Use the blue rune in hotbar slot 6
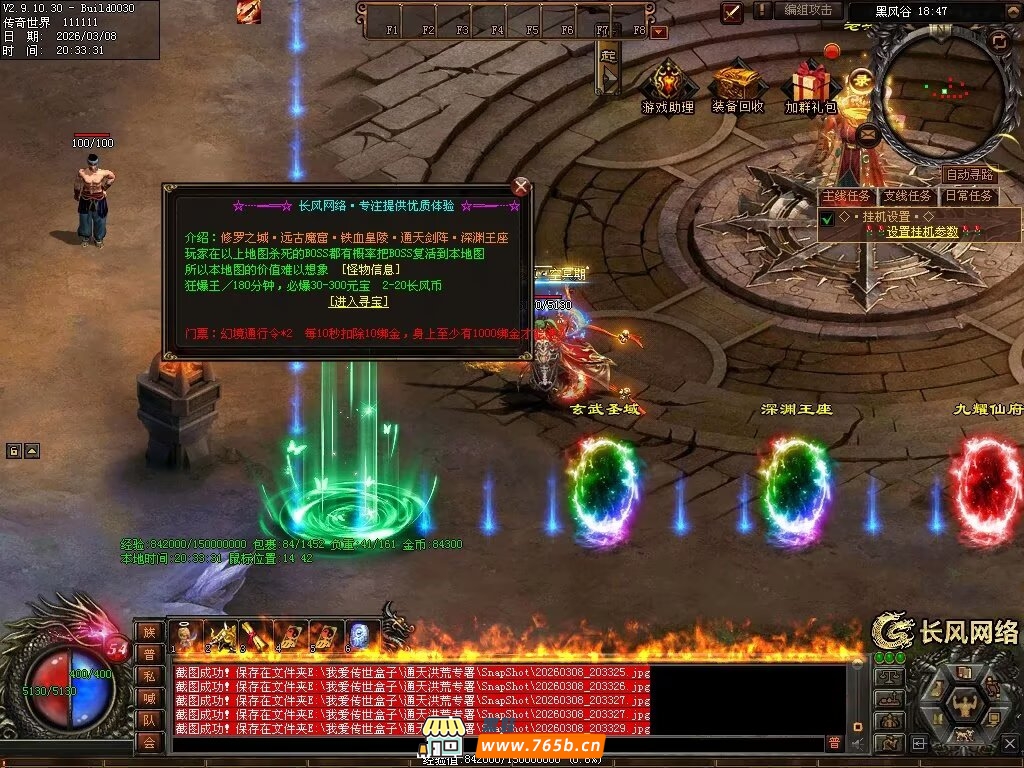The width and height of the screenshot is (1024, 768). pos(360,636)
